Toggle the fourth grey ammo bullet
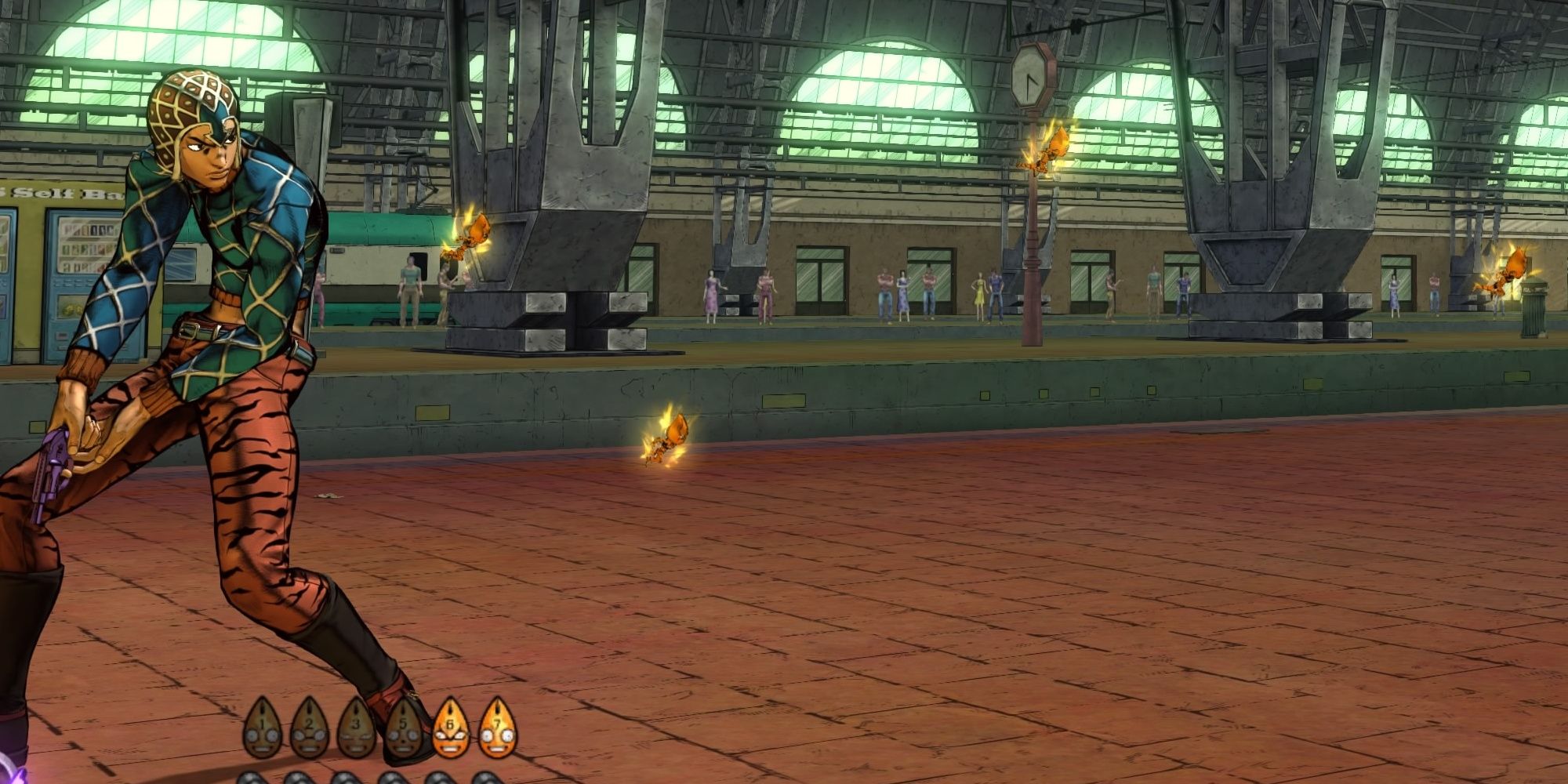The width and height of the screenshot is (1568, 784). [x=394, y=779]
